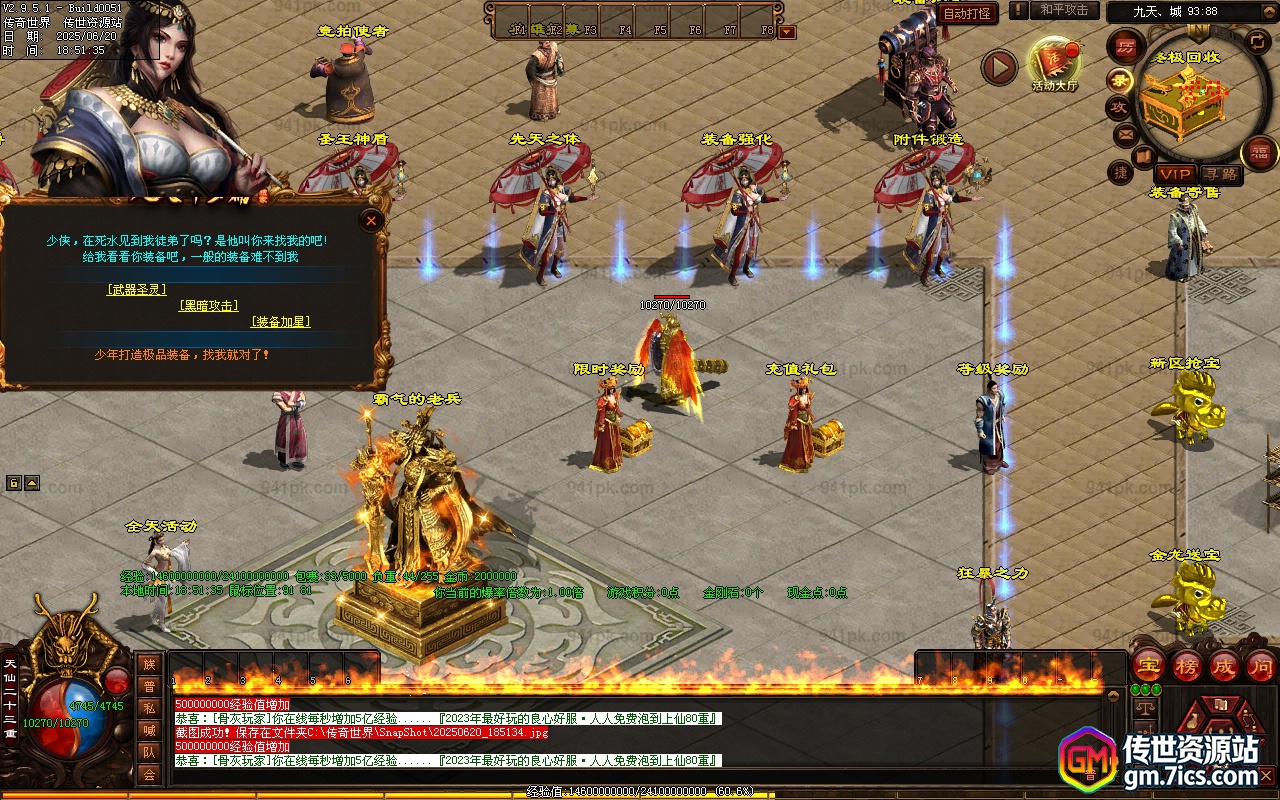Close the NPC dialogue window
The width and height of the screenshot is (1280, 800).
click(x=372, y=220)
